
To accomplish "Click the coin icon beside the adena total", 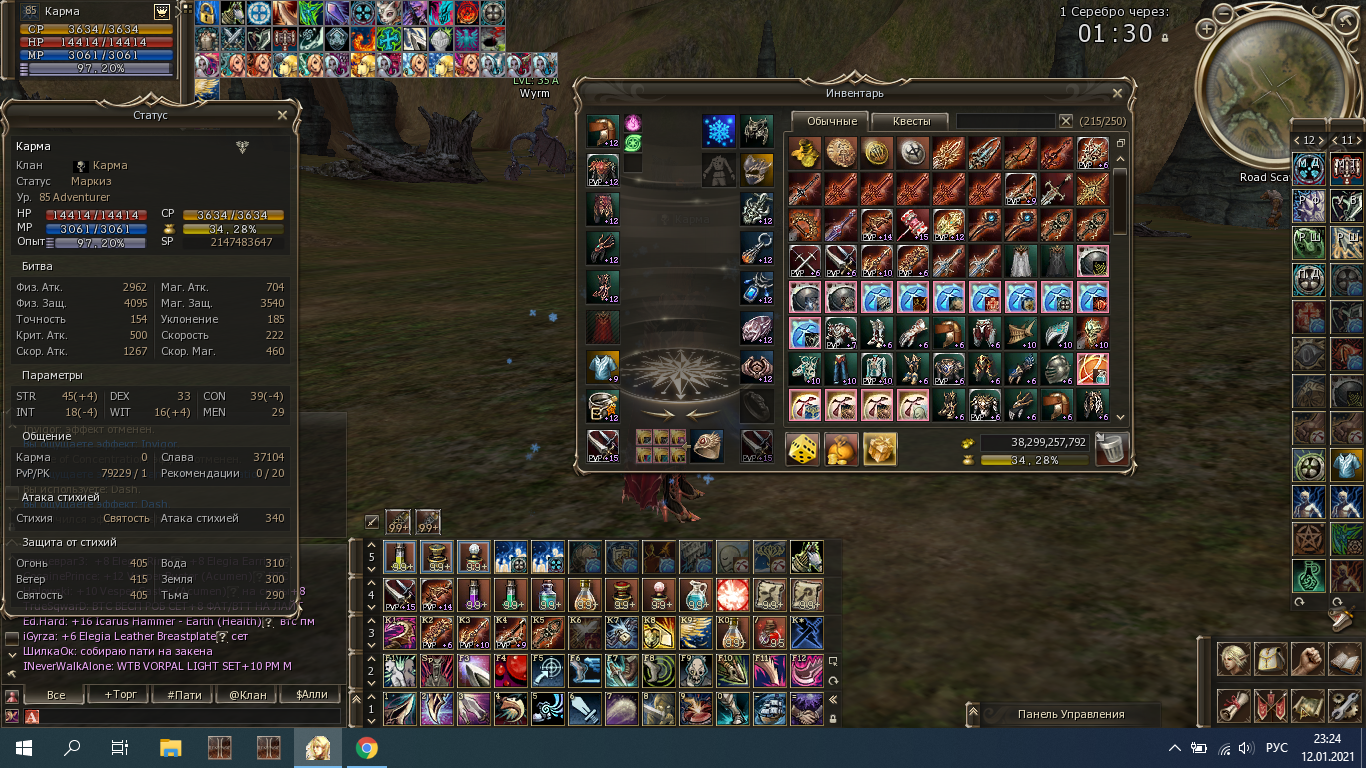I will [x=968, y=443].
